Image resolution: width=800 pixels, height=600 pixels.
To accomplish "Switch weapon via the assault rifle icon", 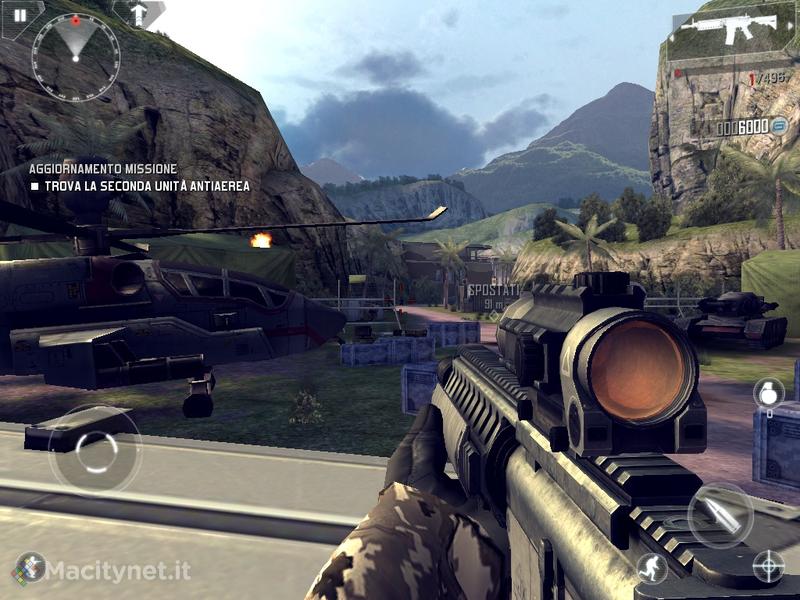I will click(737, 30).
